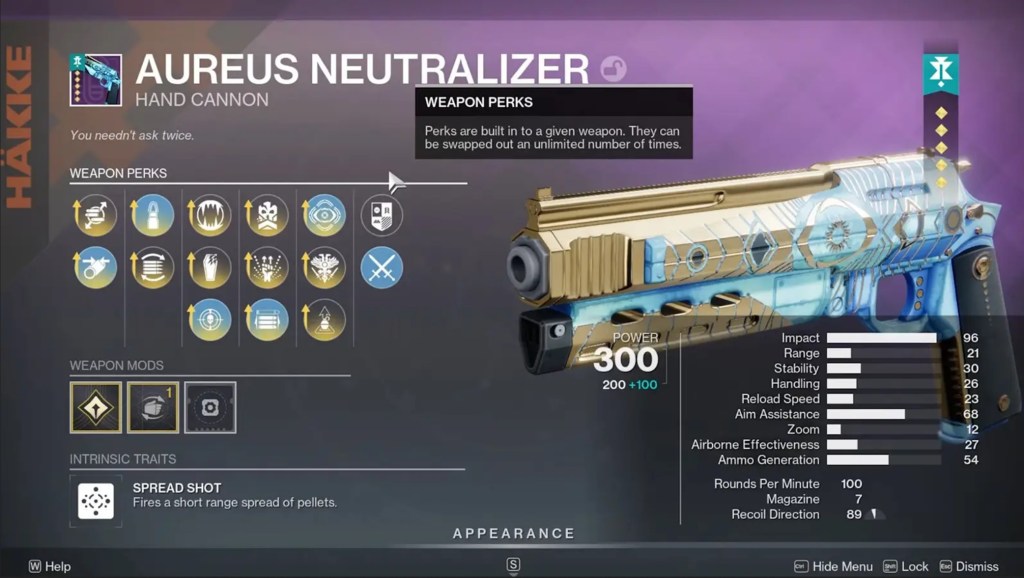Choose the winged emblem weapon perk
The image size is (1024, 578).
pos(325,268)
